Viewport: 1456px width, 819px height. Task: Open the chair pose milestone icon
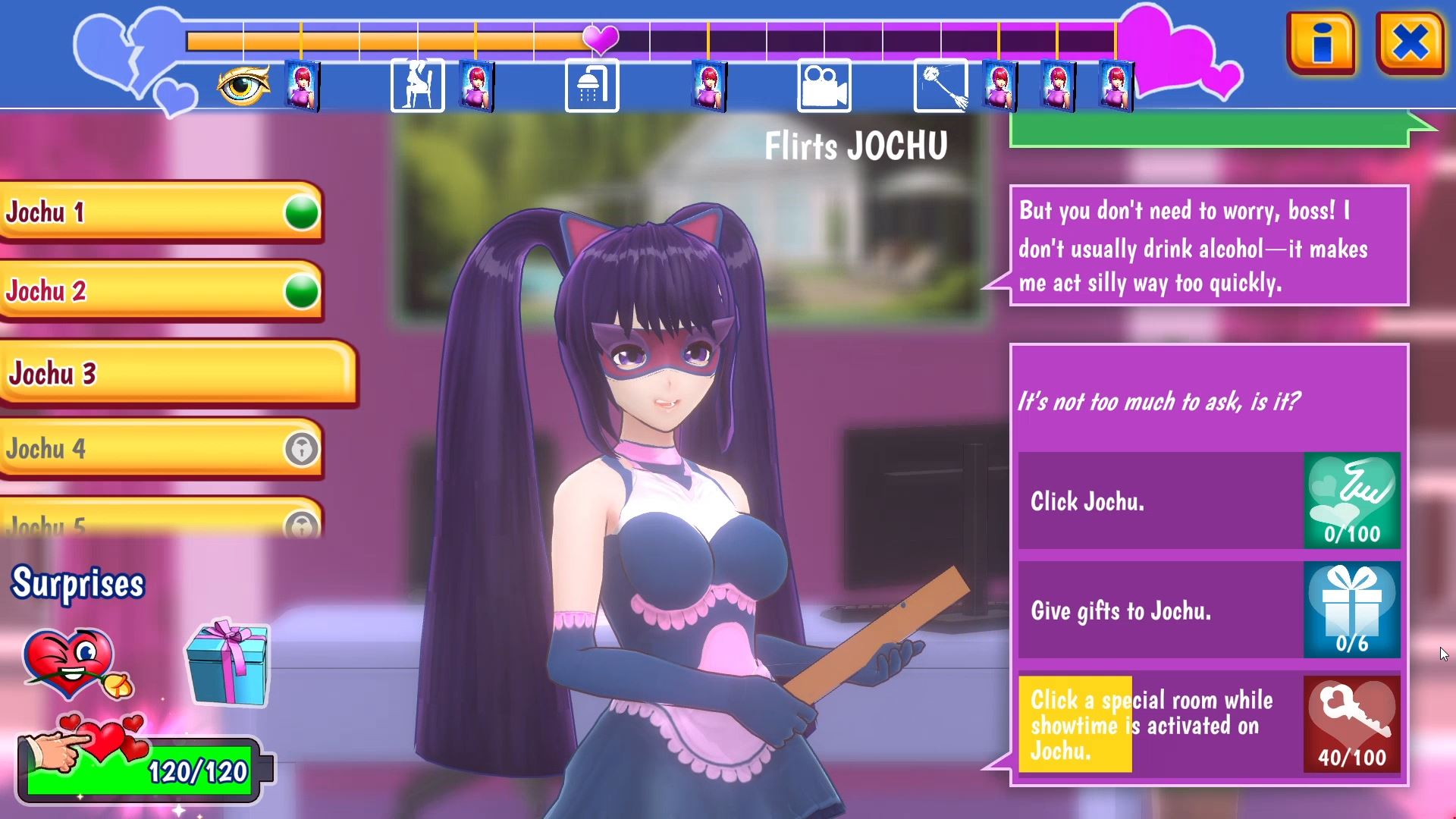[416, 86]
